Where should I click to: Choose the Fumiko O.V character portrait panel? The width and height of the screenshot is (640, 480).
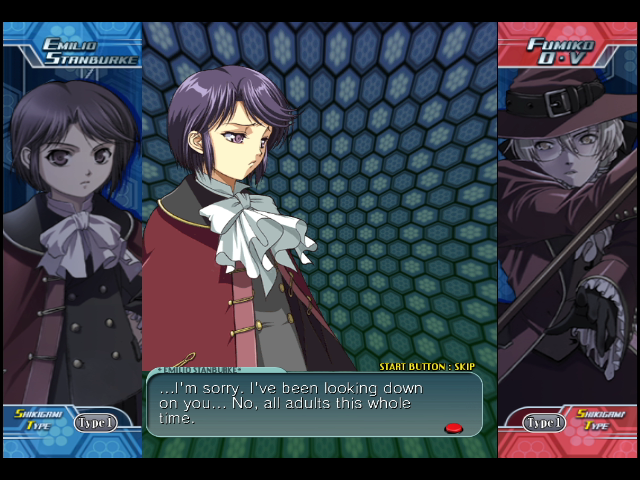pos(567,230)
